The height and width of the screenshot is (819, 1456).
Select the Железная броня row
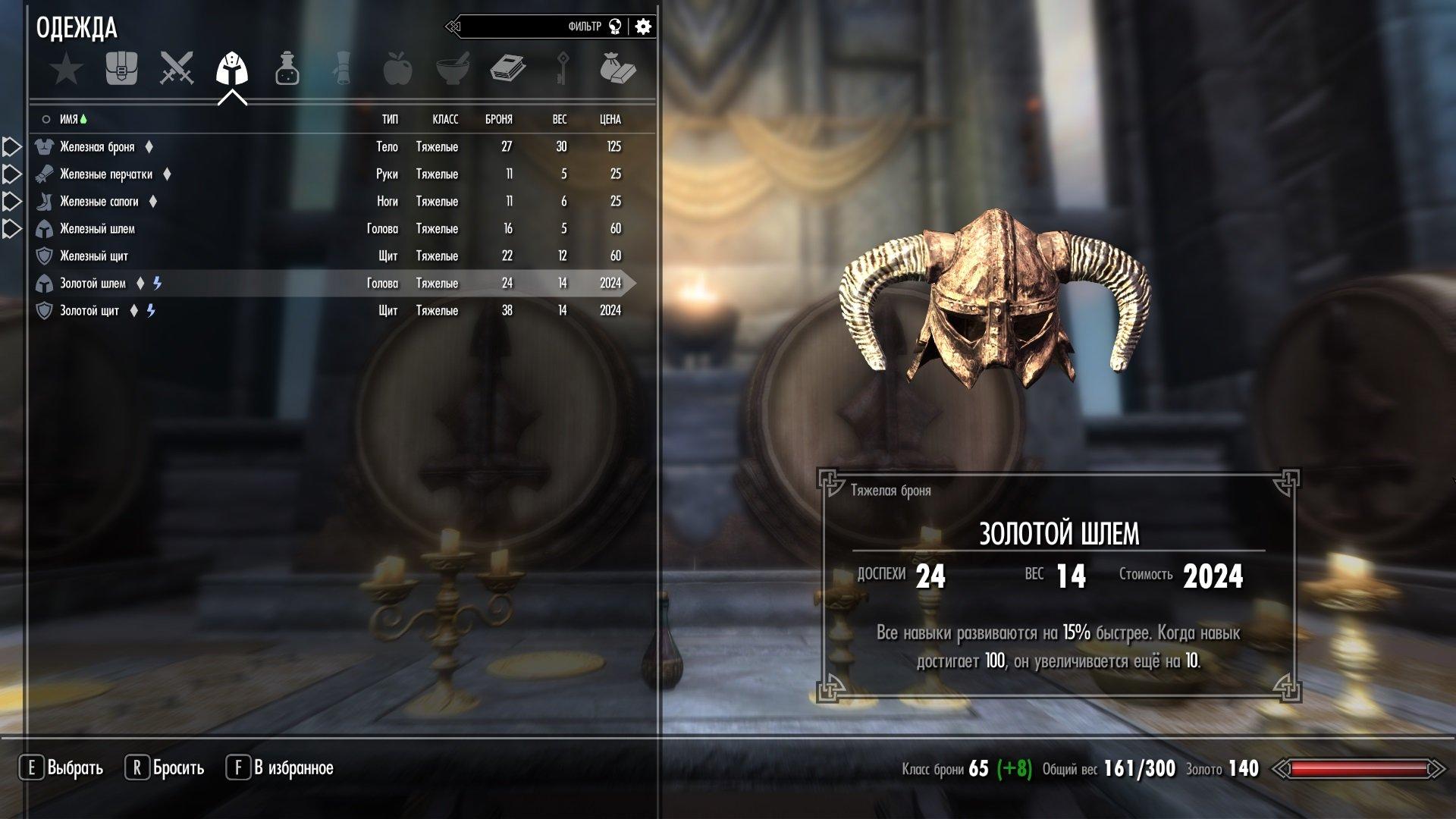[97, 147]
